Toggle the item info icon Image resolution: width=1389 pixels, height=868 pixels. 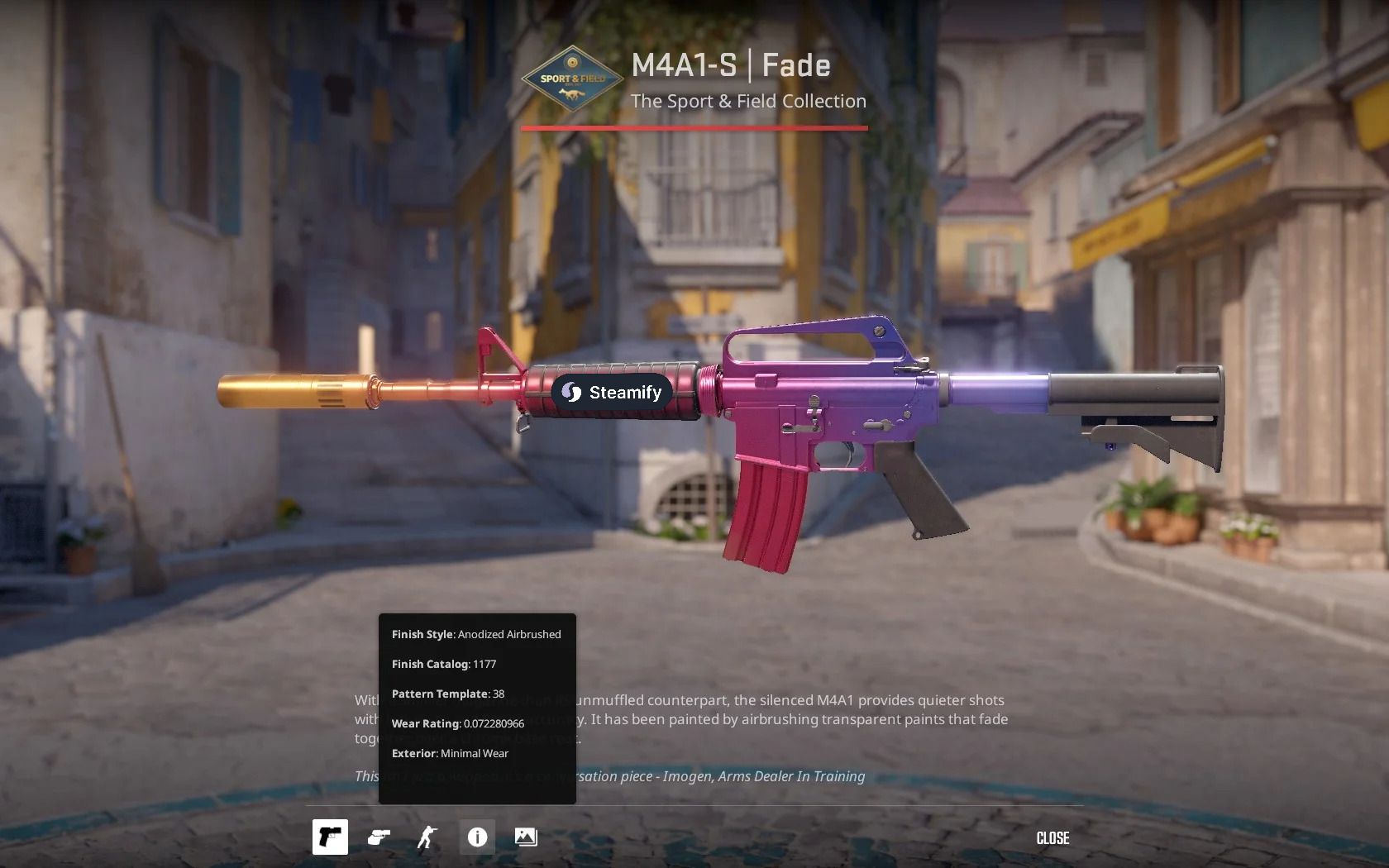coord(477,837)
